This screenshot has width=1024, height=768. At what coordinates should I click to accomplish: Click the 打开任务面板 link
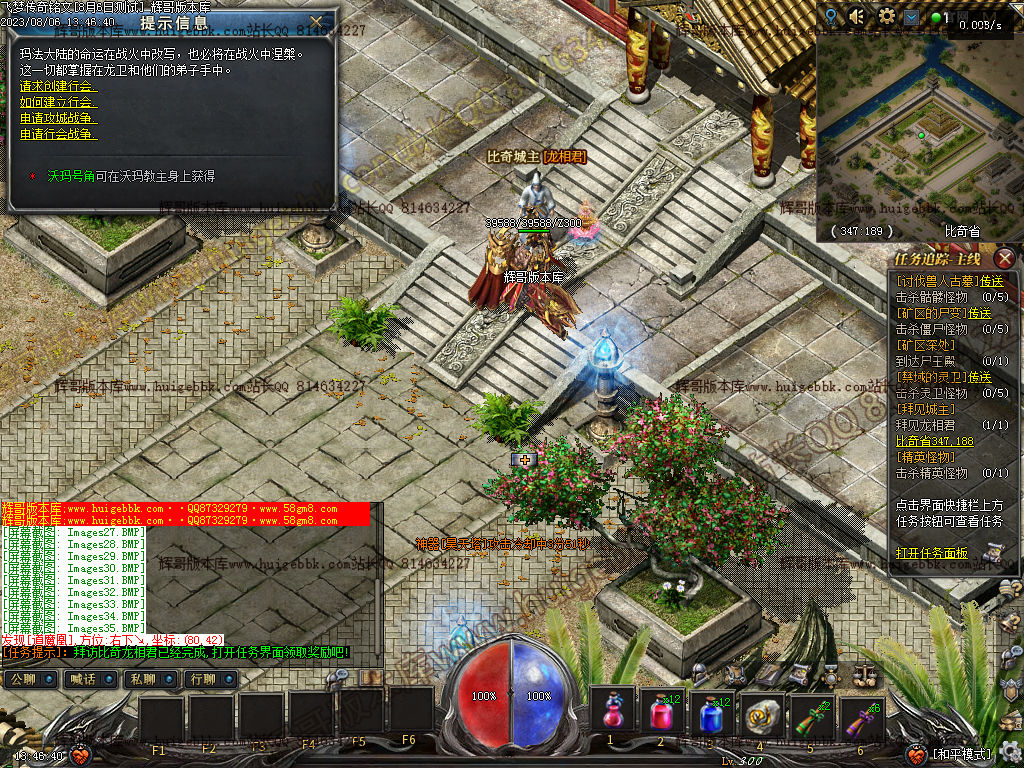pyautogui.click(x=931, y=553)
